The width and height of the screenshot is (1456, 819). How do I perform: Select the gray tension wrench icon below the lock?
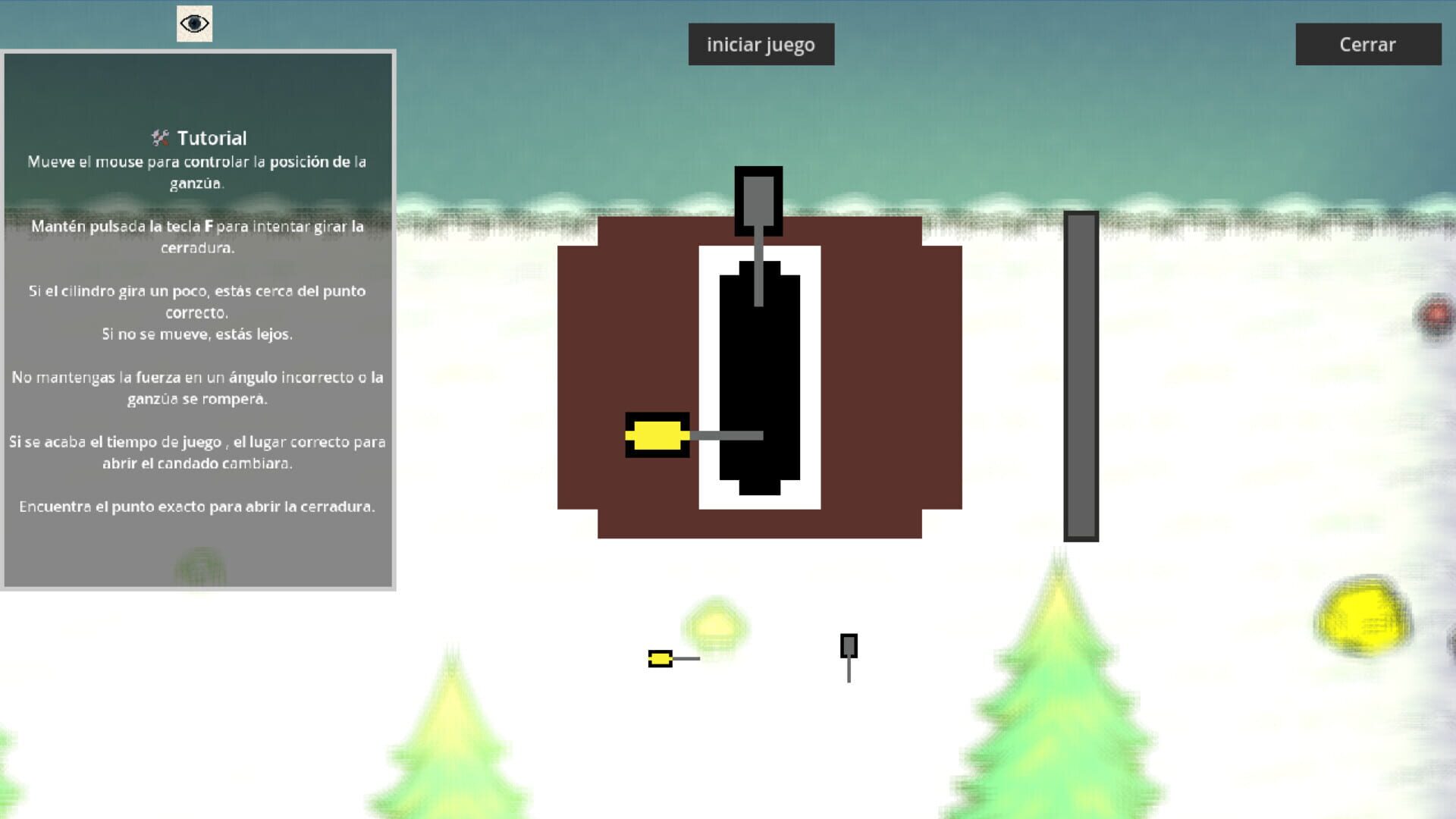(848, 647)
